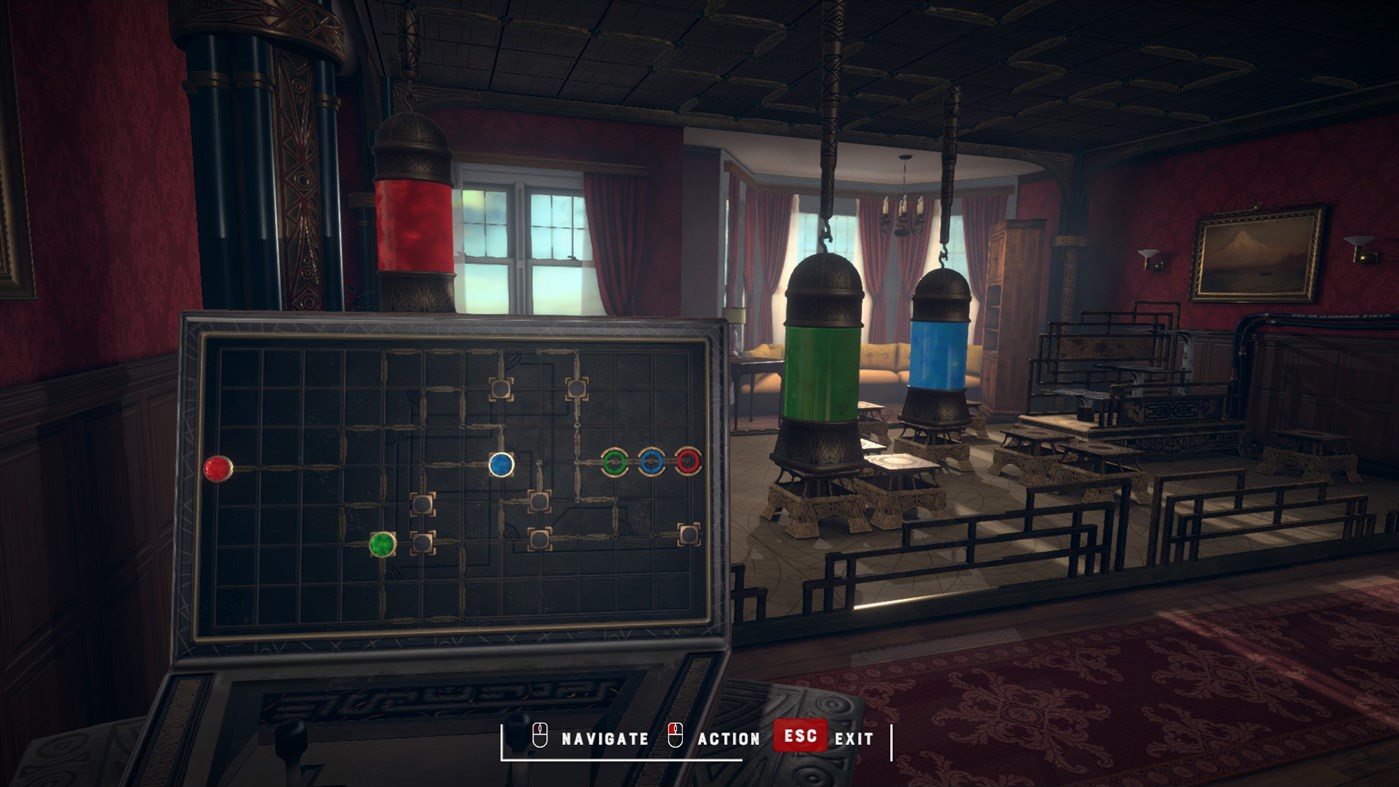
Task: Click the lower-middle square junction piece
Action: tap(539, 537)
